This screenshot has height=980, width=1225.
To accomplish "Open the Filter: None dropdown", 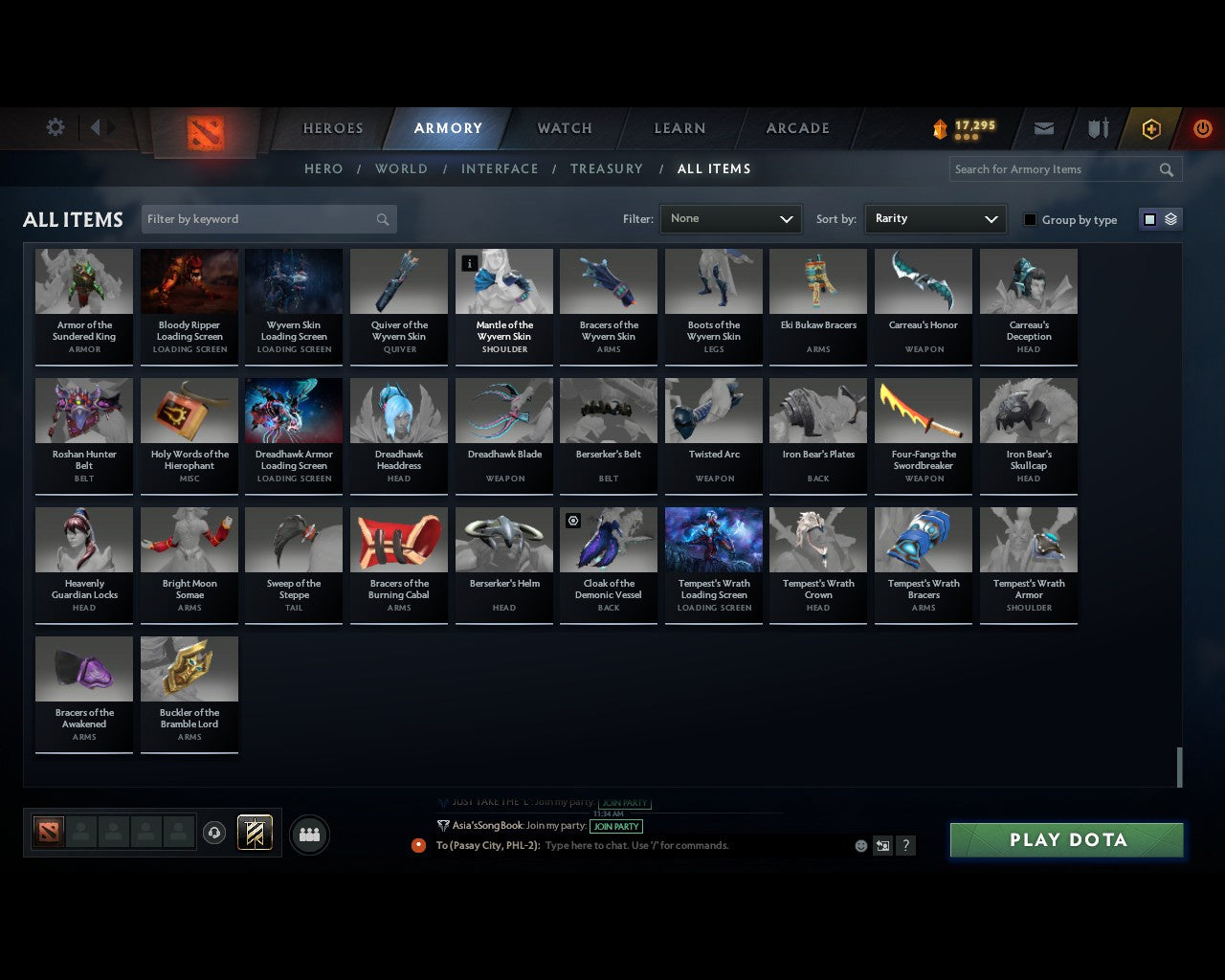I will click(x=730, y=219).
